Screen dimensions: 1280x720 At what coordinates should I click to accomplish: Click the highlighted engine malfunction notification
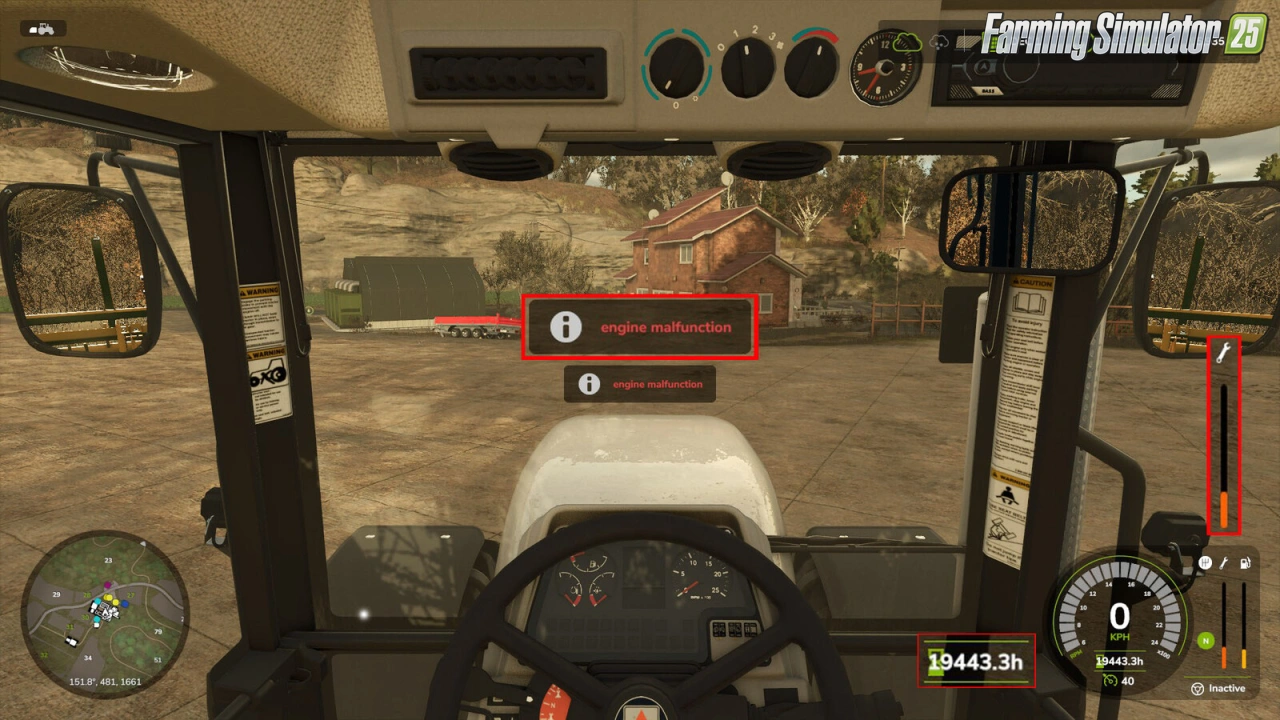coord(639,328)
